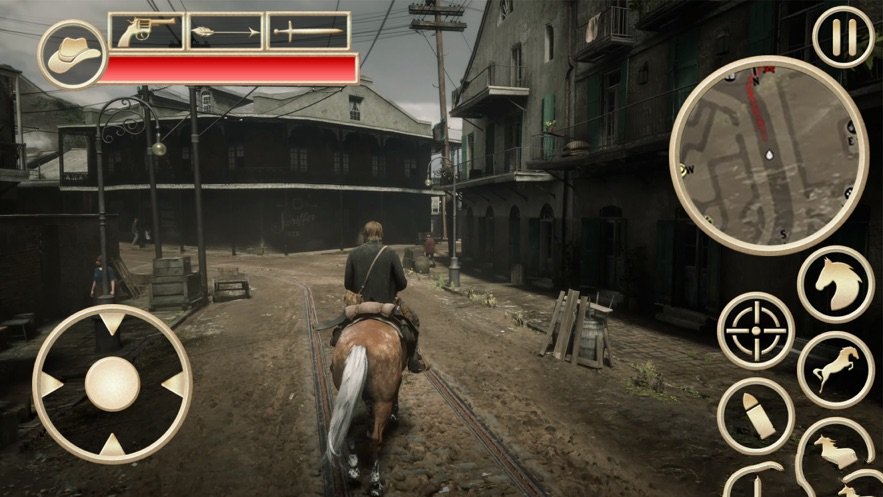Viewport: 883px width, 497px height.
Task: Choose the arrow weapon slot
Action: pos(225,32)
